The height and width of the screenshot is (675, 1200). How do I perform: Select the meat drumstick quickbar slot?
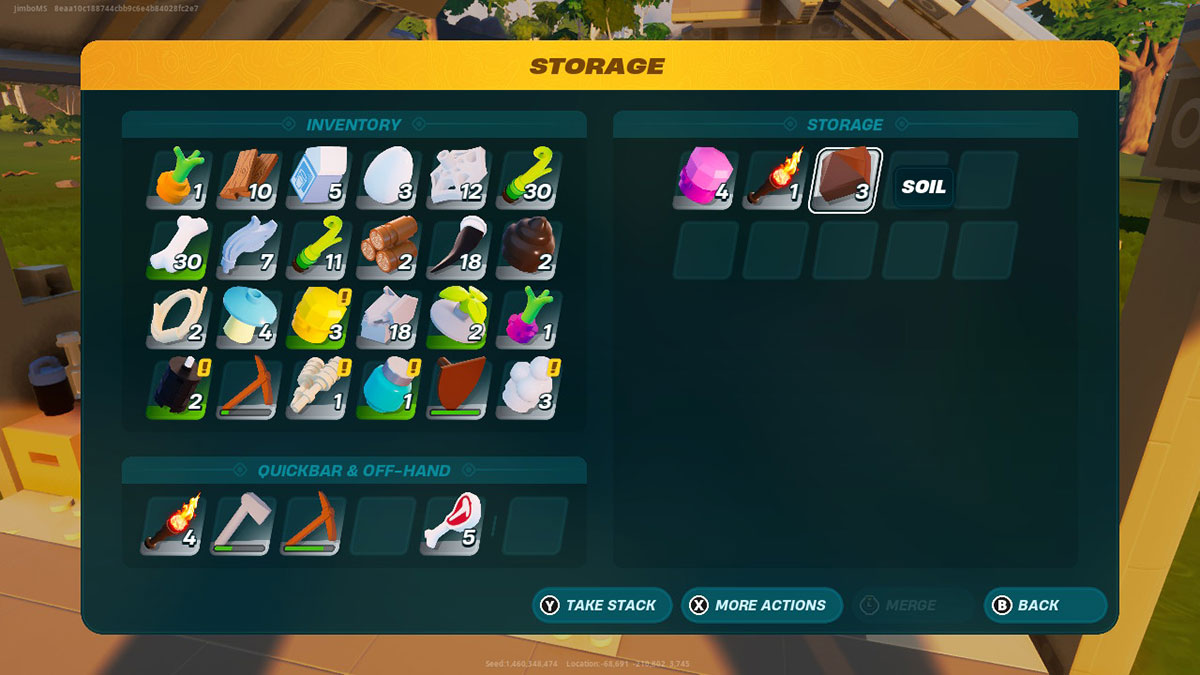[x=457, y=525]
